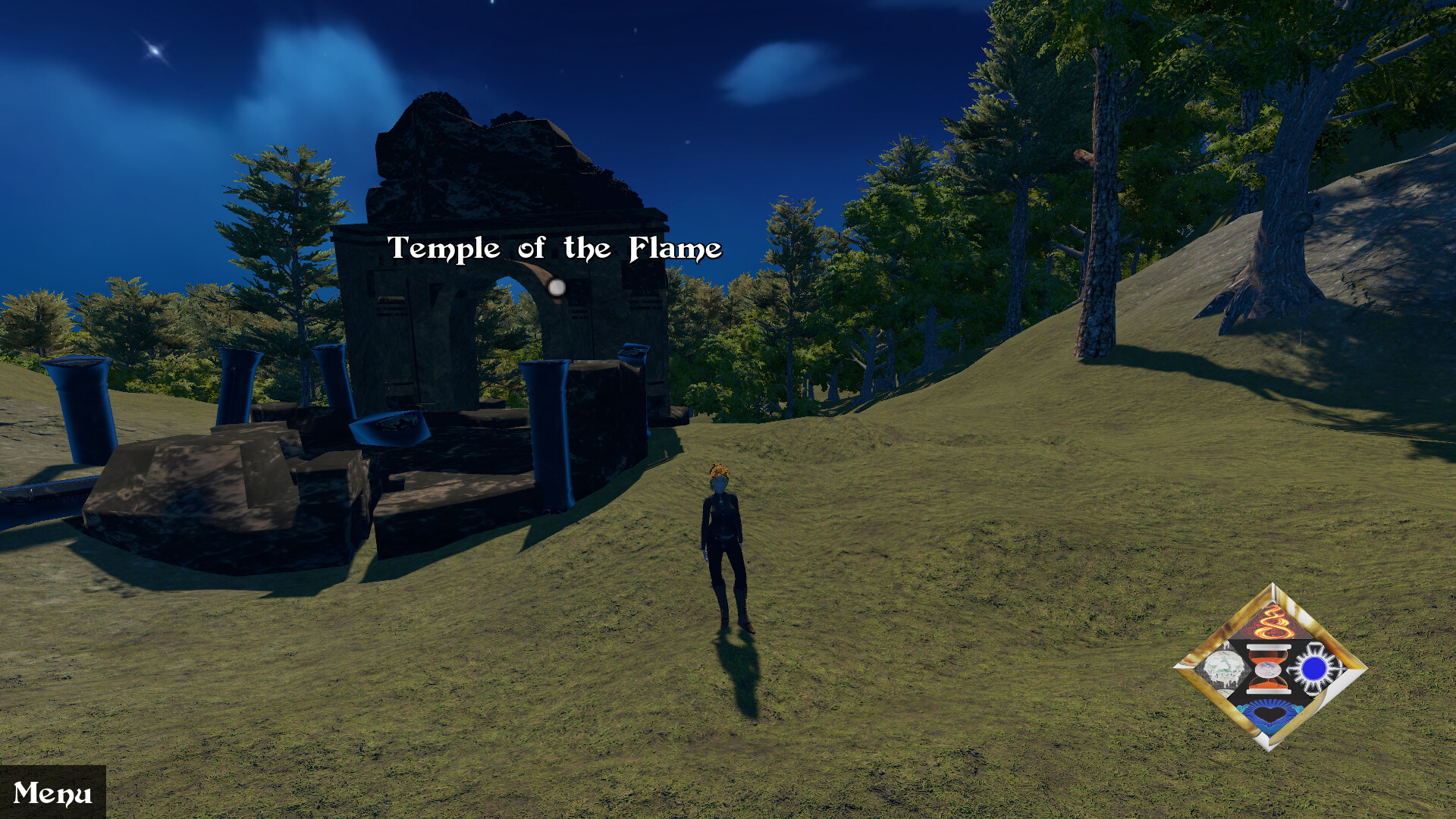Click the glowing orb inside the hourglass icon
Viewport: 1456px width, 819px height.
tap(1267, 669)
